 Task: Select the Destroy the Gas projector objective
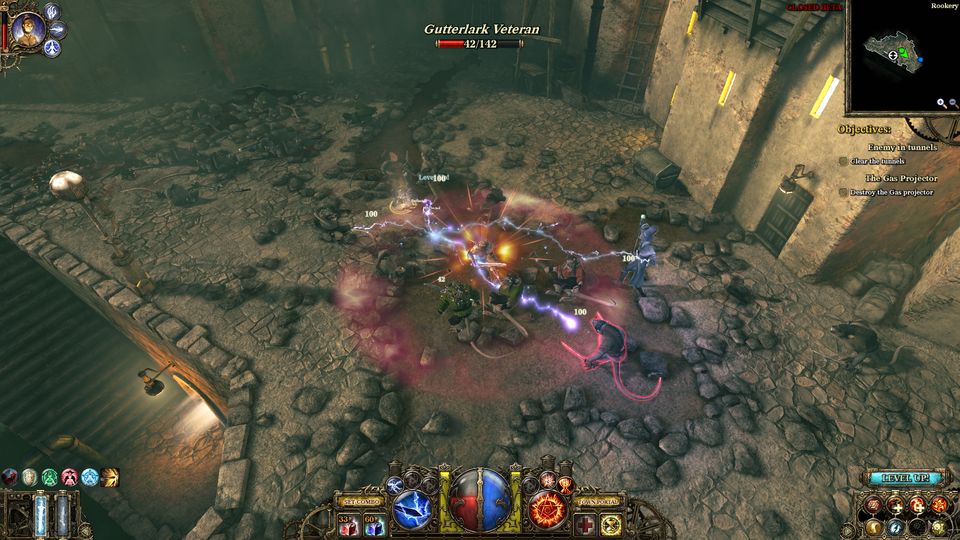pyautogui.click(x=891, y=192)
